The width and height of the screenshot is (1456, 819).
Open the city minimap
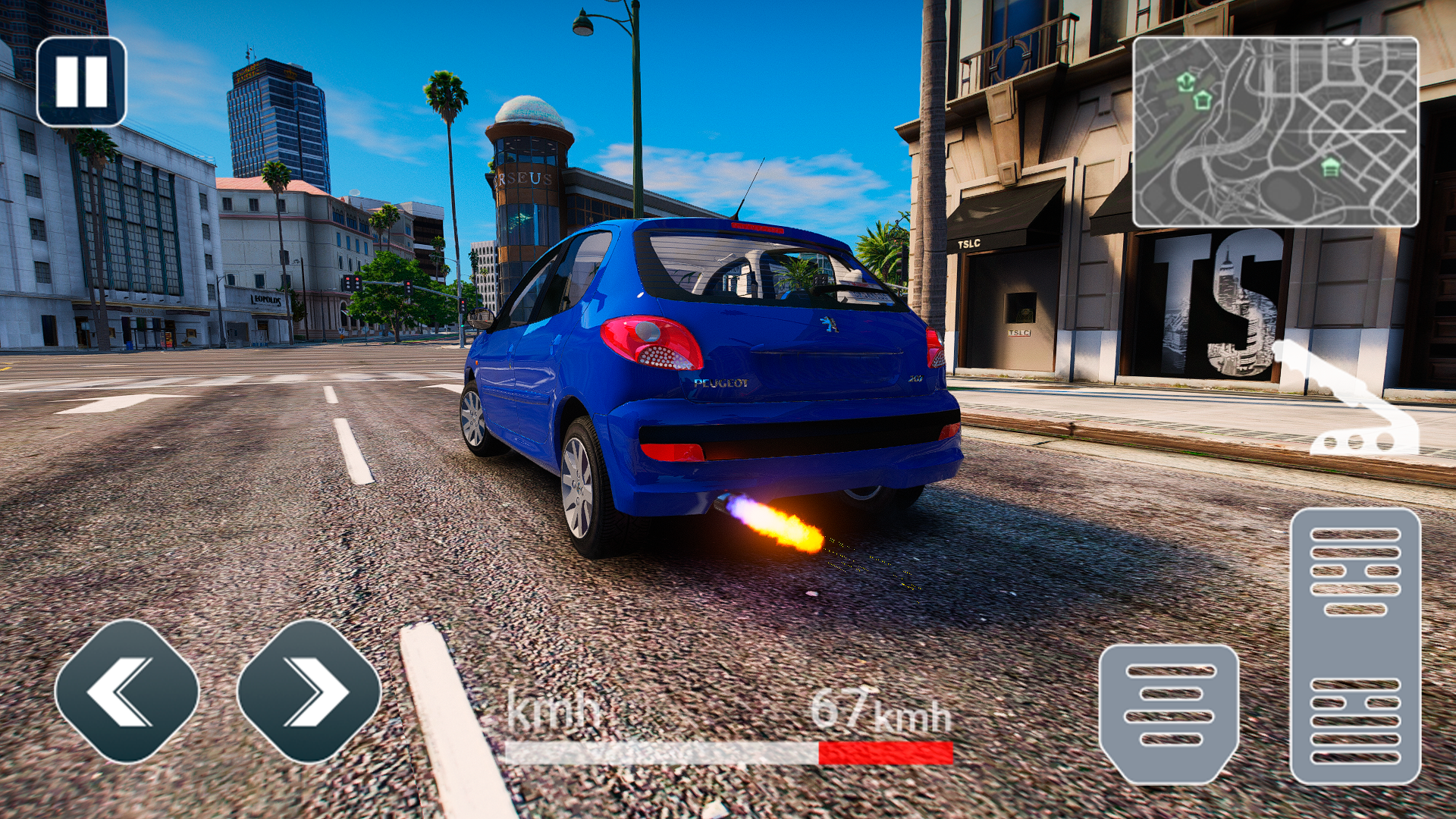1275,132
